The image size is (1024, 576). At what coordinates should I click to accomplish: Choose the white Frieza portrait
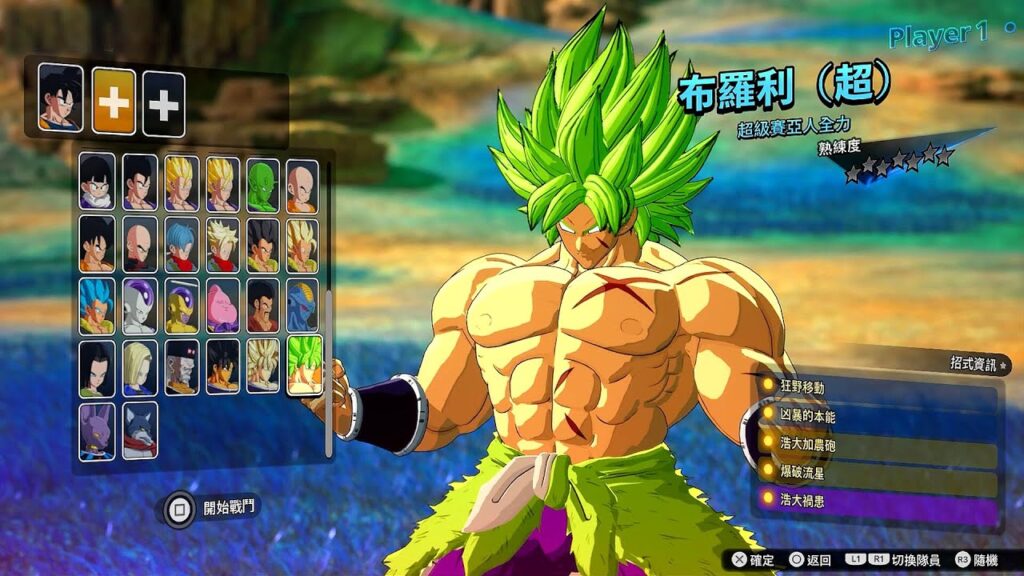point(140,306)
